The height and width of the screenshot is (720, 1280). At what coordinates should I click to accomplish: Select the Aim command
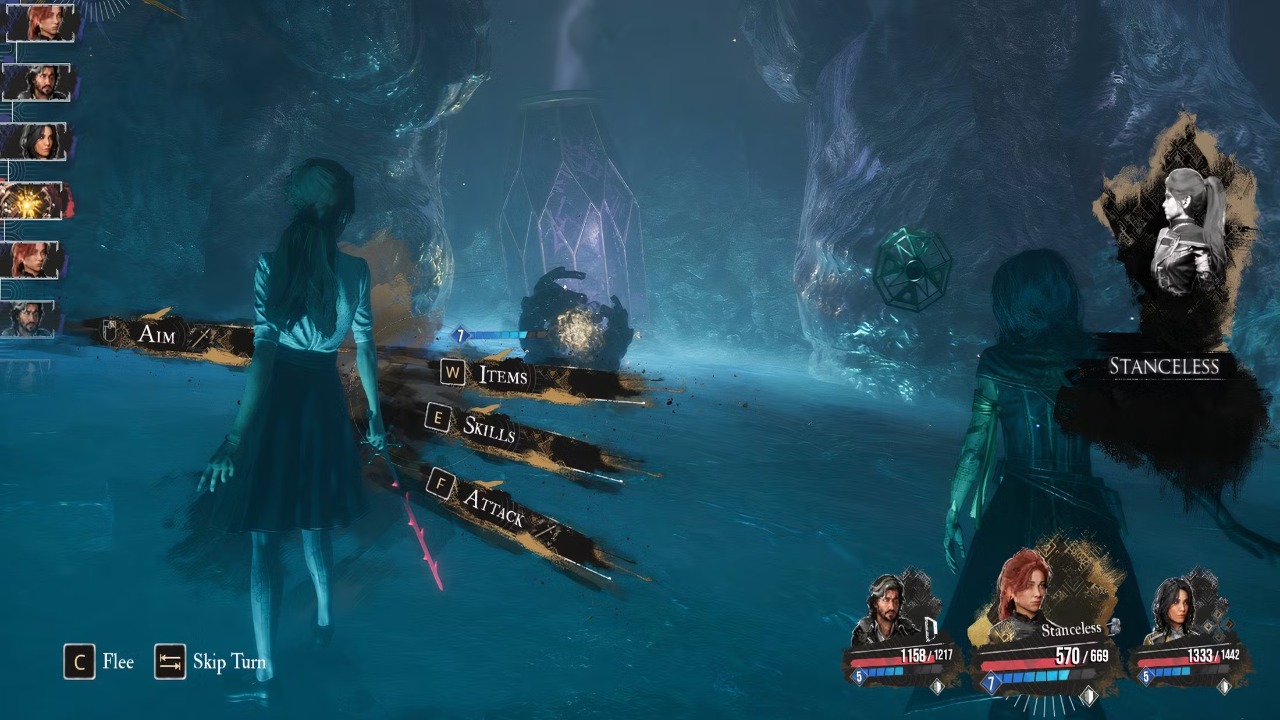(x=157, y=334)
